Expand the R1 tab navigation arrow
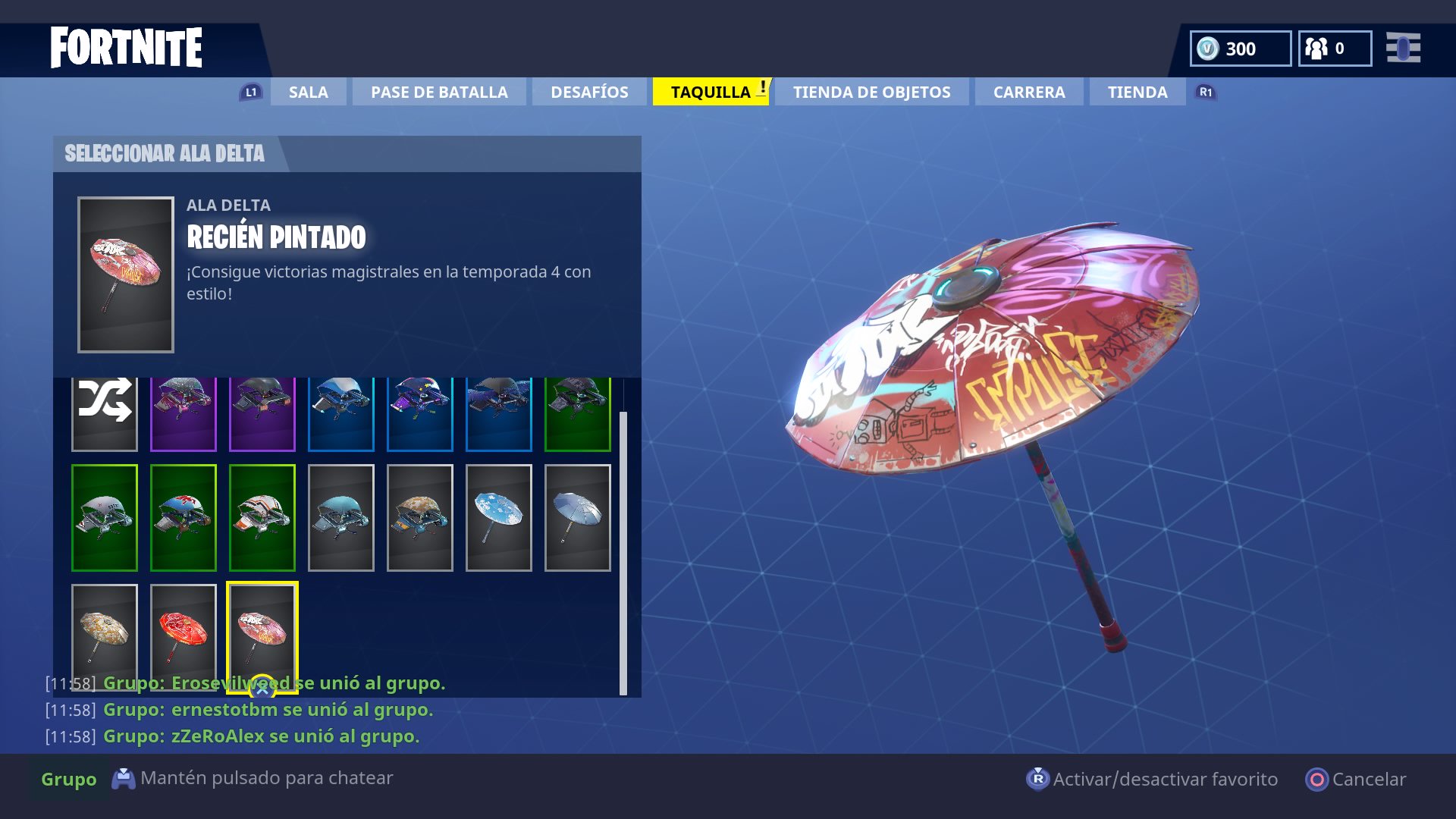The image size is (1456, 819). 1205,92
